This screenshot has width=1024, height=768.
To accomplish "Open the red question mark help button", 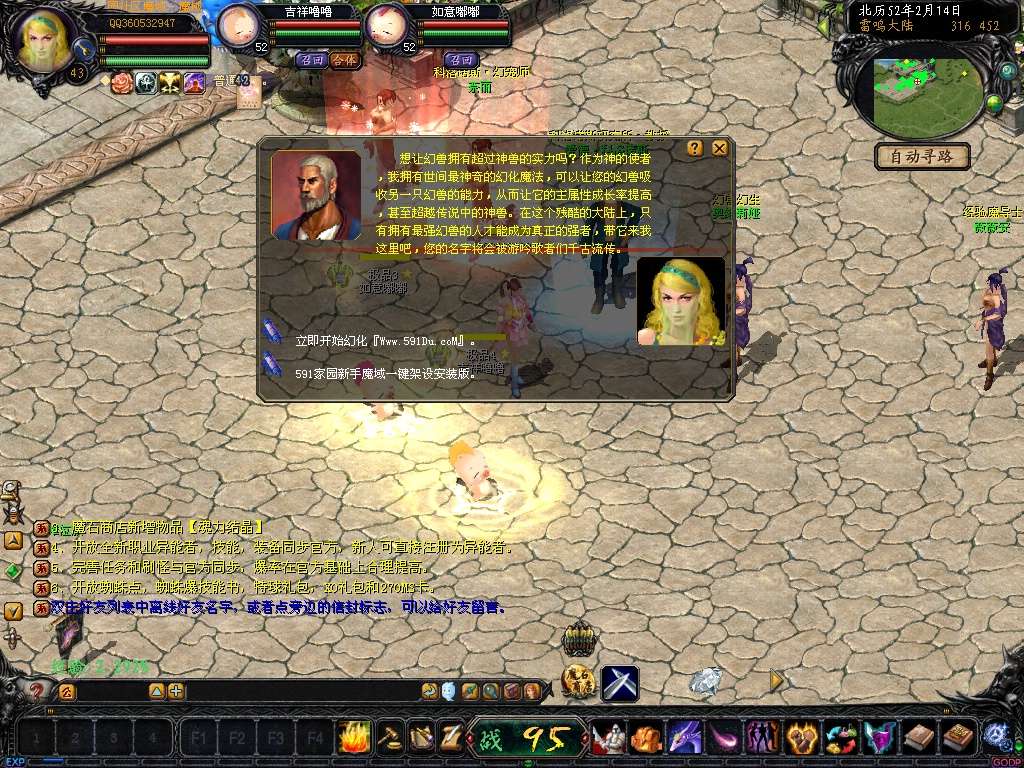I will [38, 691].
